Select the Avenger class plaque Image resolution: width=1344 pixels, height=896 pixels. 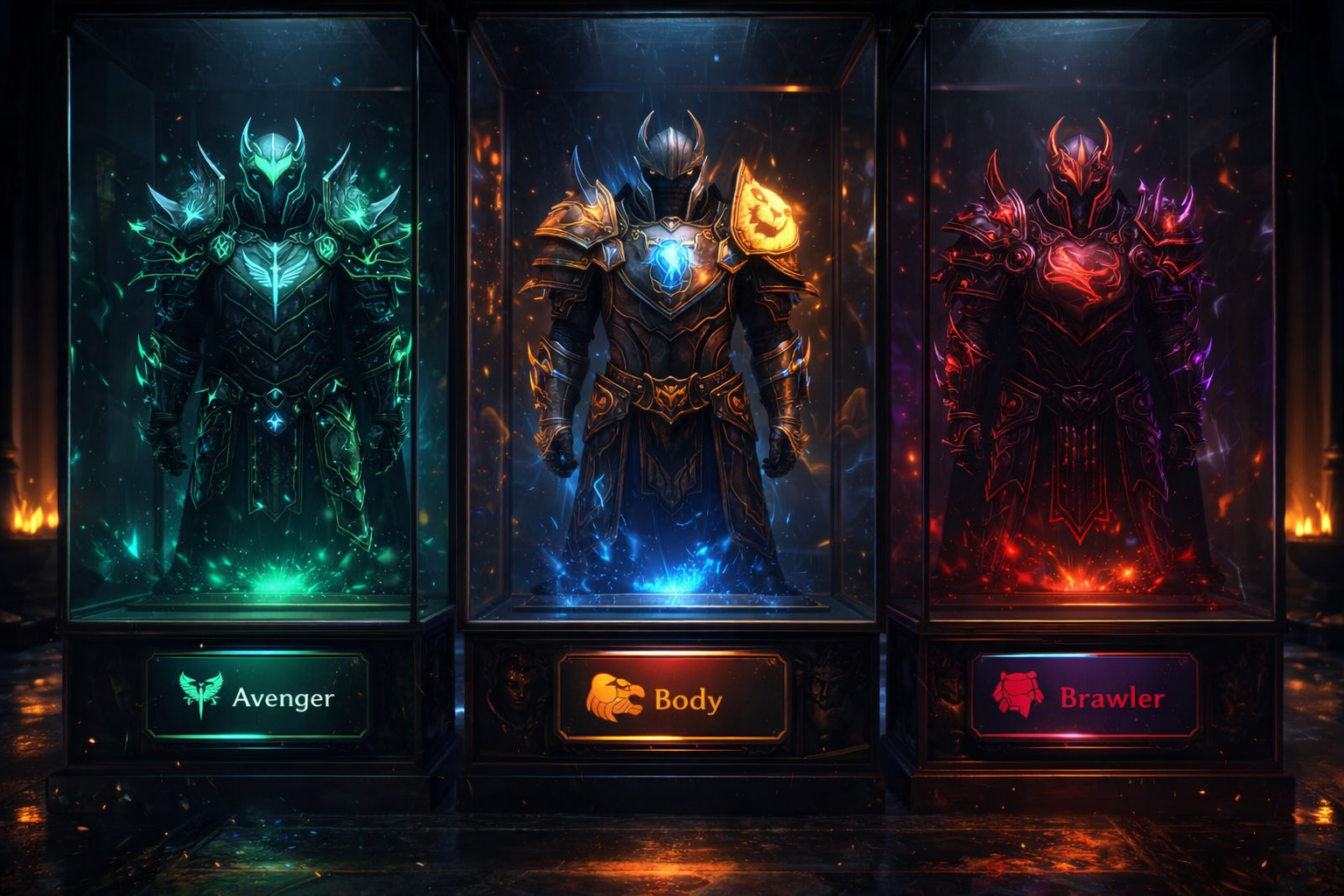[x=257, y=696]
